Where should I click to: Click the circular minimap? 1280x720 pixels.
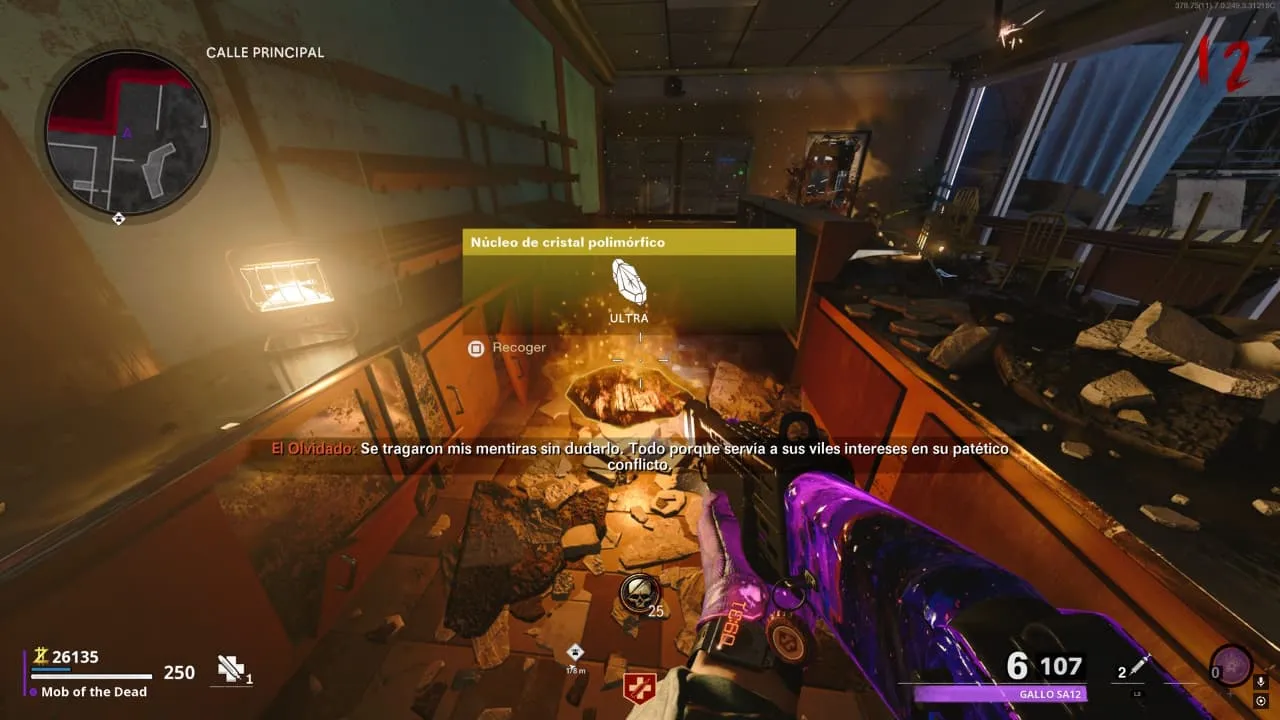click(127, 131)
